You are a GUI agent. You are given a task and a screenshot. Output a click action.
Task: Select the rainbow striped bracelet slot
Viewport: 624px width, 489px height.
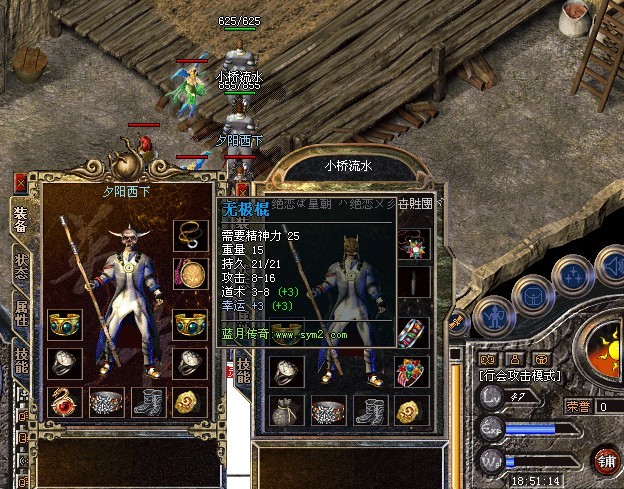pos(411,332)
